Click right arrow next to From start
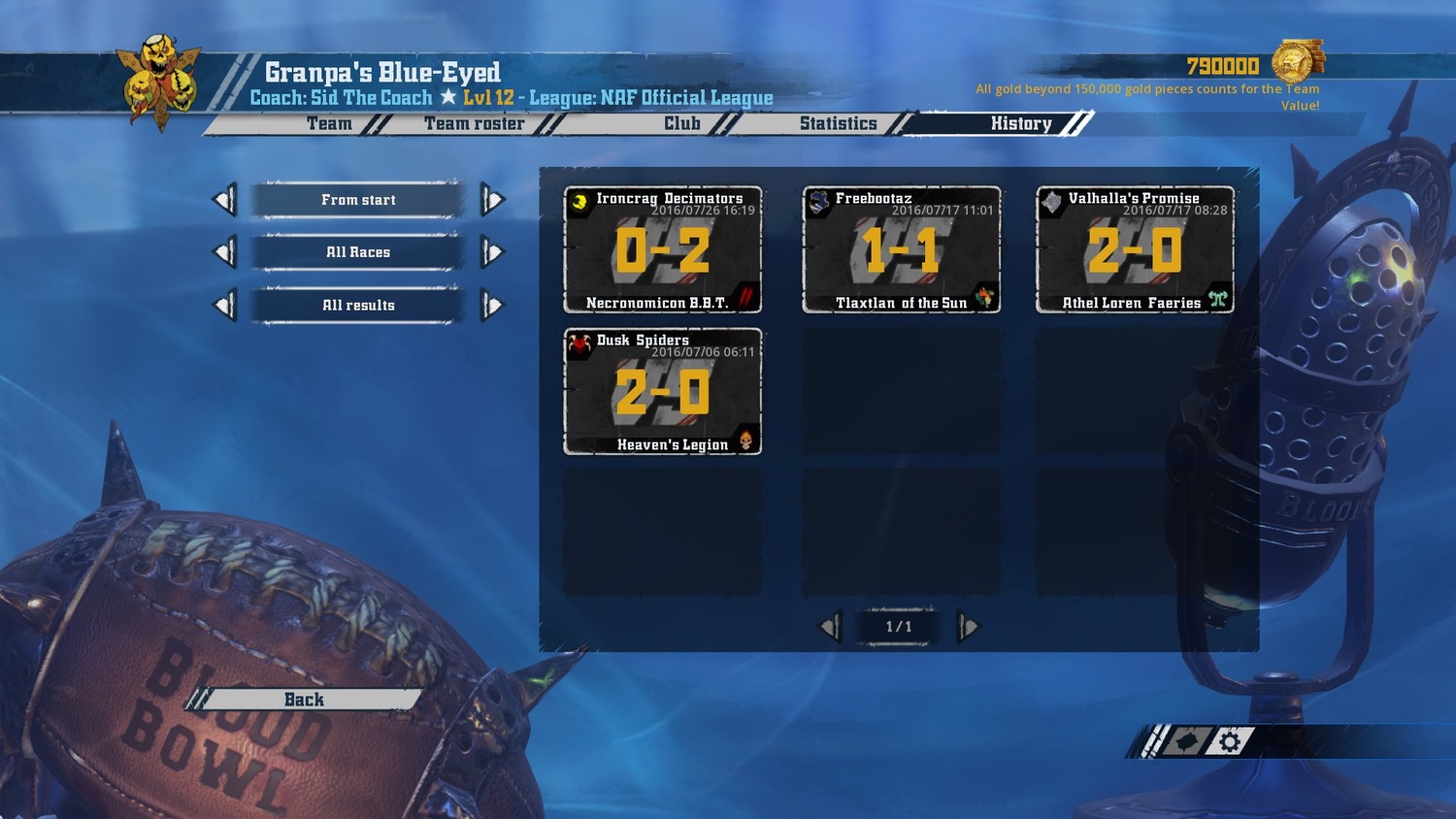This screenshot has width=1456, height=819. [x=493, y=200]
